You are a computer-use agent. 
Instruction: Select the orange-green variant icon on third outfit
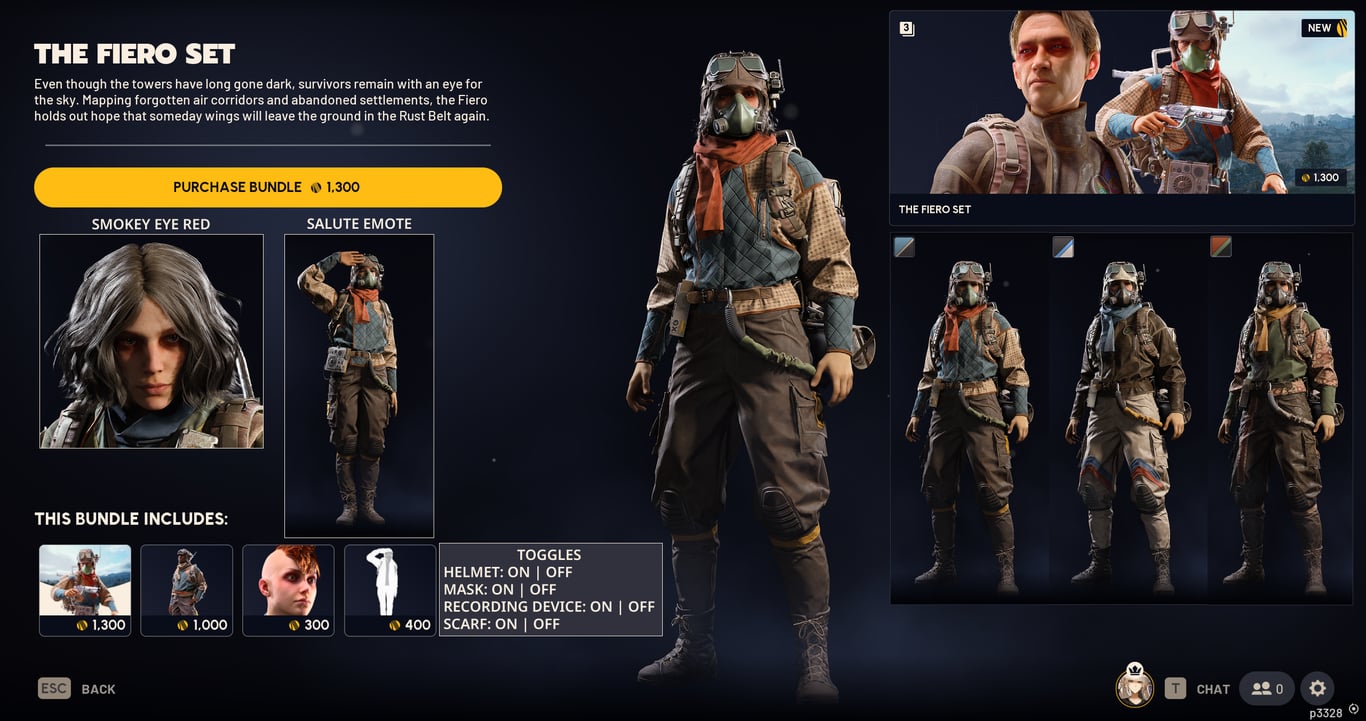tap(1221, 246)
